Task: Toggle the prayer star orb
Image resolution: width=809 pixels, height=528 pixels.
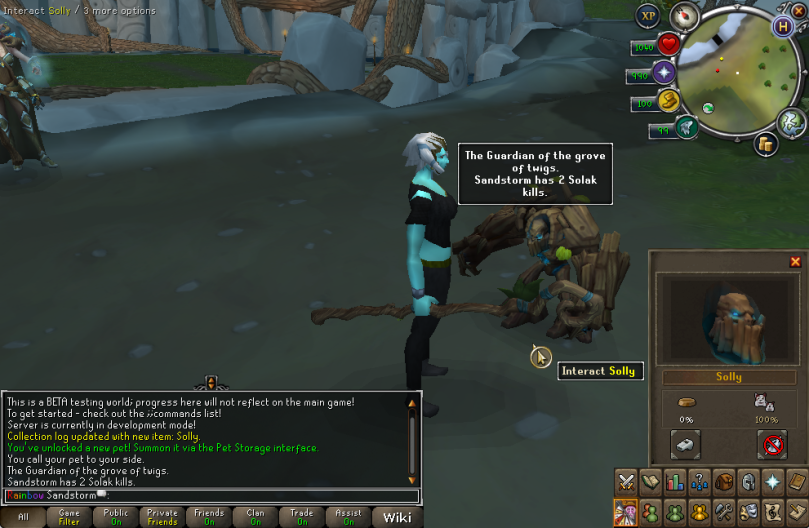Action: [665, 74]
